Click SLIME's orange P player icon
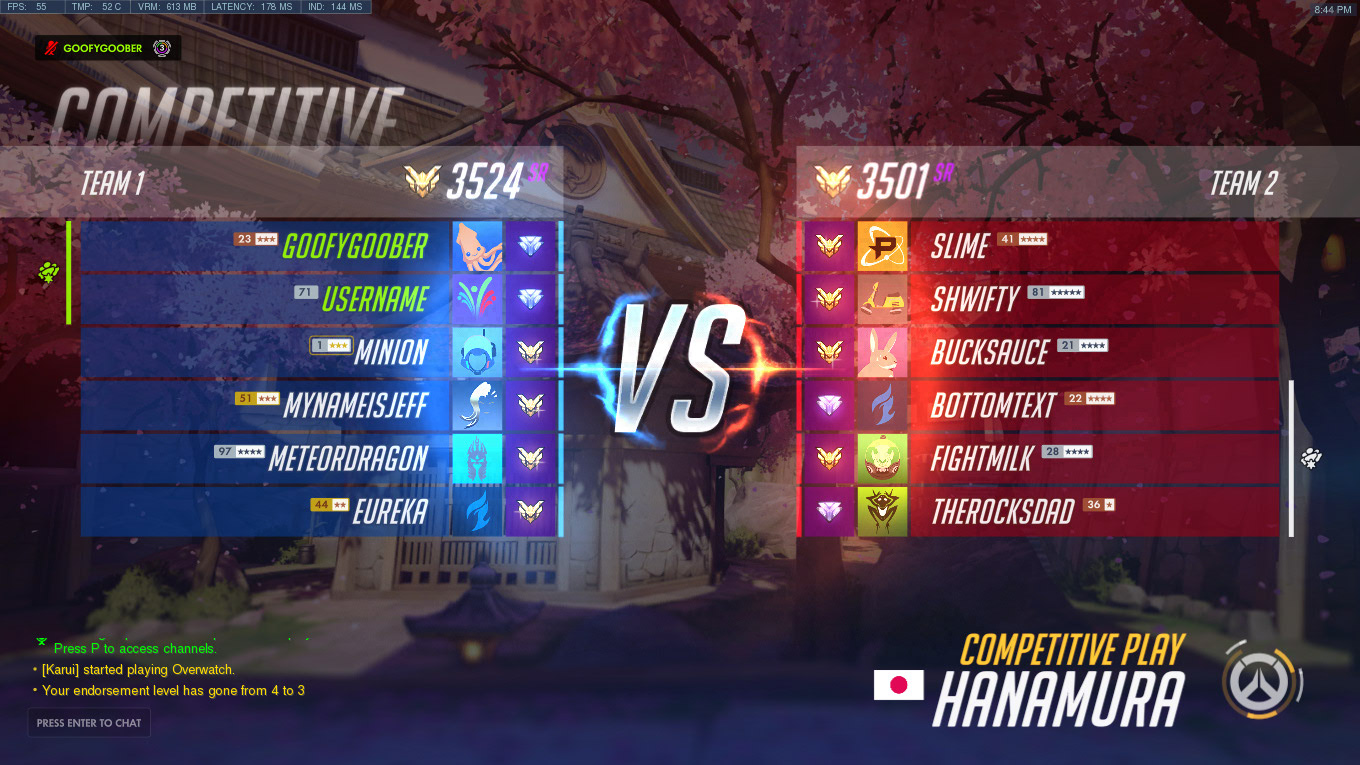Viewport: 1360px width, 765px height. (x=882, y=246)
